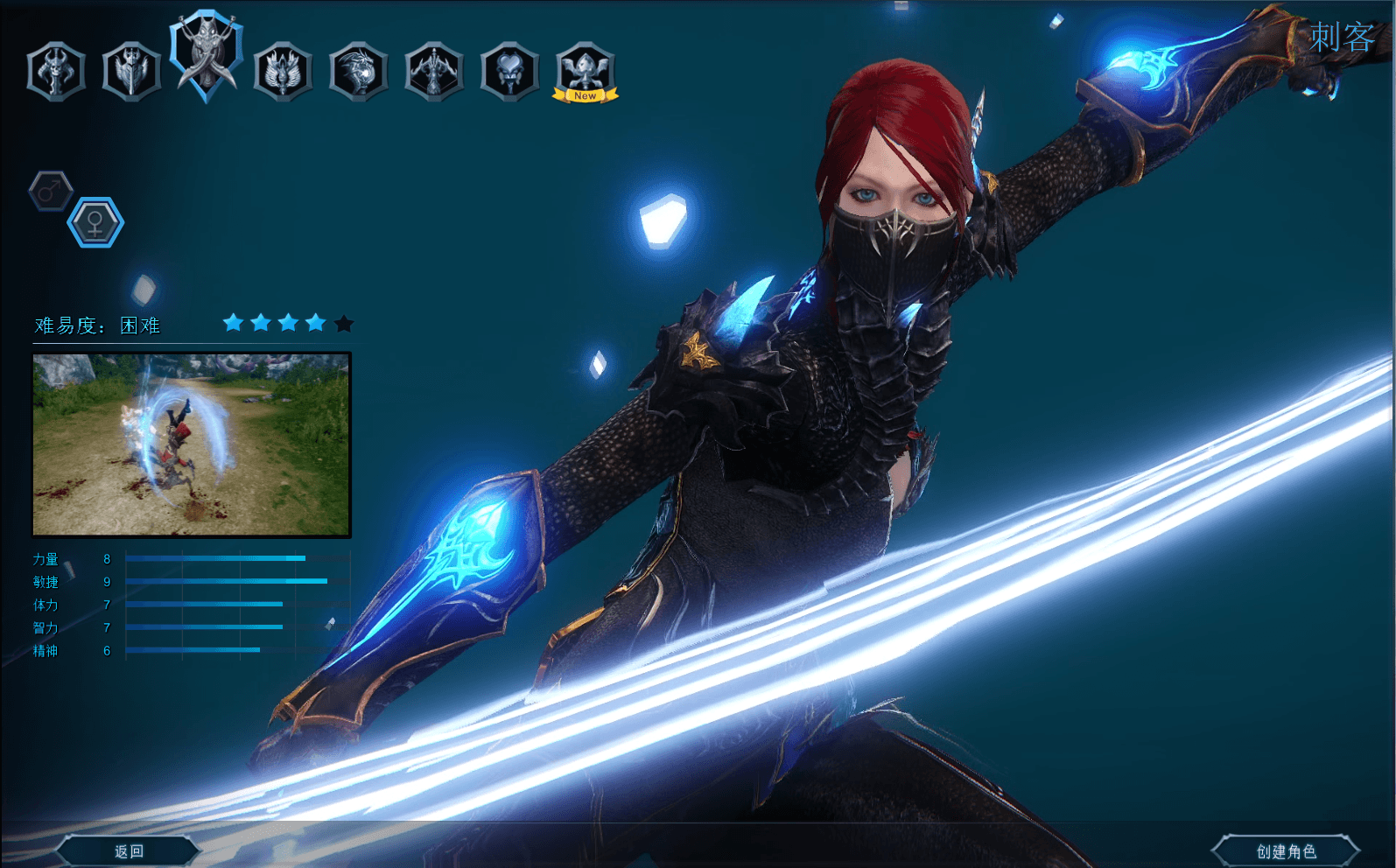Screen dimensions: 1396x868
Task: Select the horned skull berserker class icon
Action: tap(54, 71)
